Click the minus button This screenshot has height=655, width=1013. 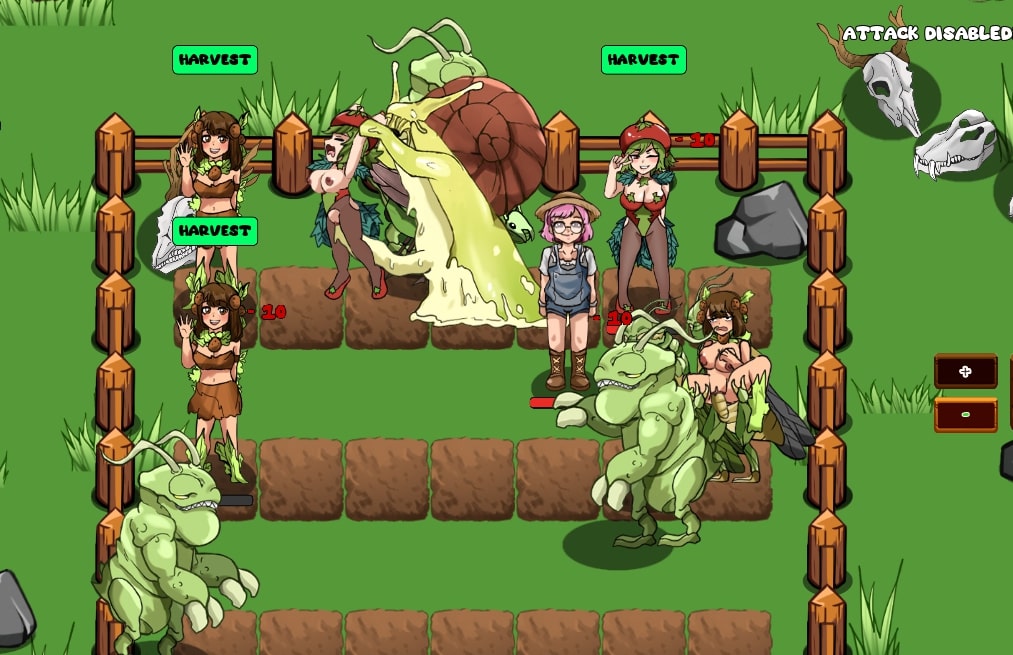965,414
